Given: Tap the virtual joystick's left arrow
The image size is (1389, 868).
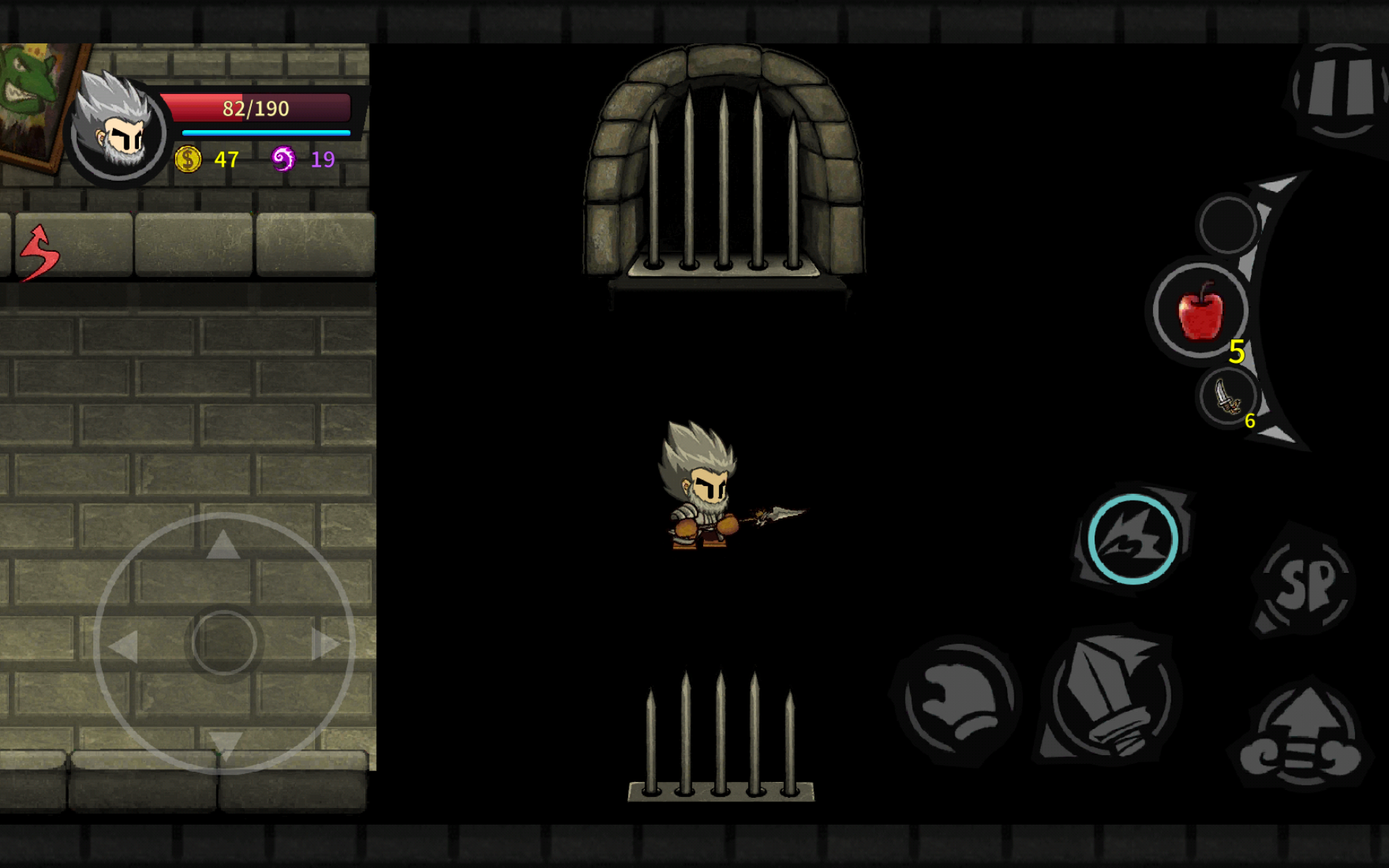Looking at the screenshot, I should (123, 645).
